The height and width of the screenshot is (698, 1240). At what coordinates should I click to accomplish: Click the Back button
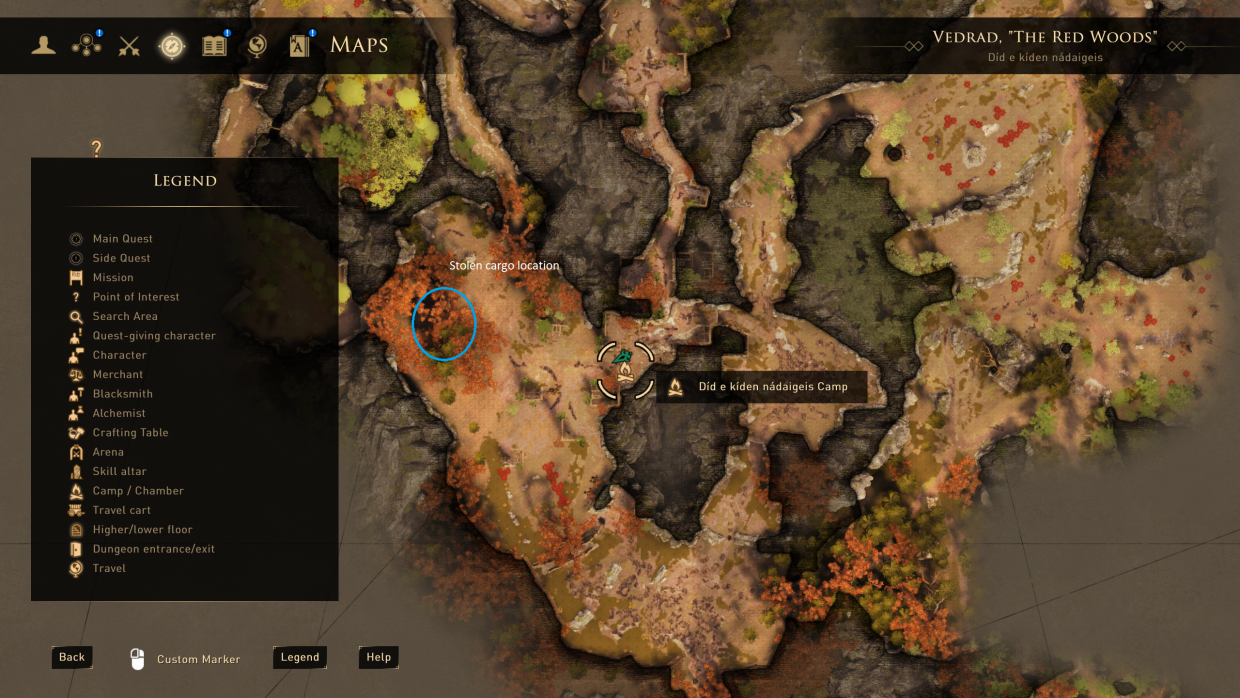[72, 657]
